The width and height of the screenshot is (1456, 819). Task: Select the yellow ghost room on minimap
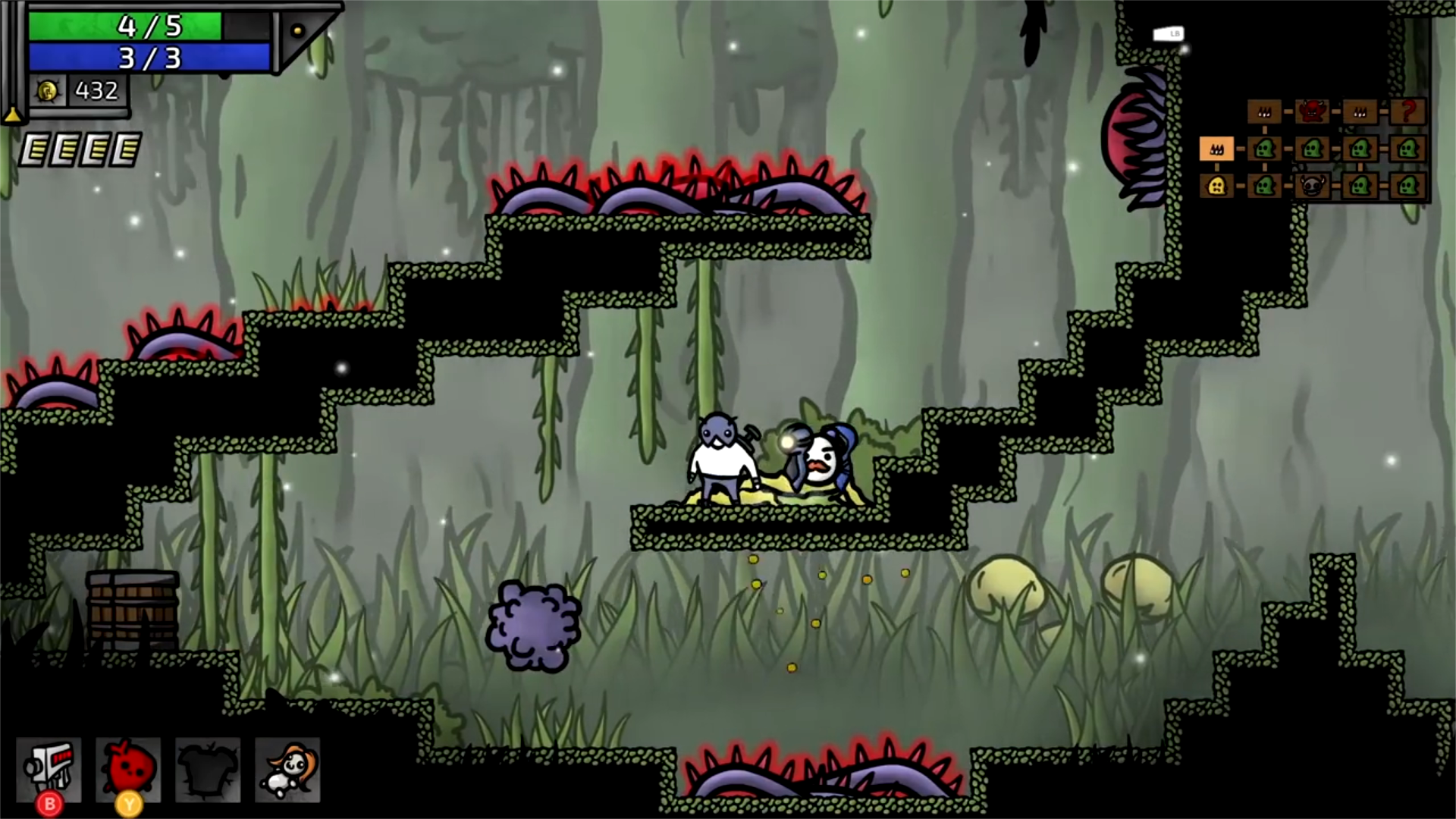point(1216,186)
